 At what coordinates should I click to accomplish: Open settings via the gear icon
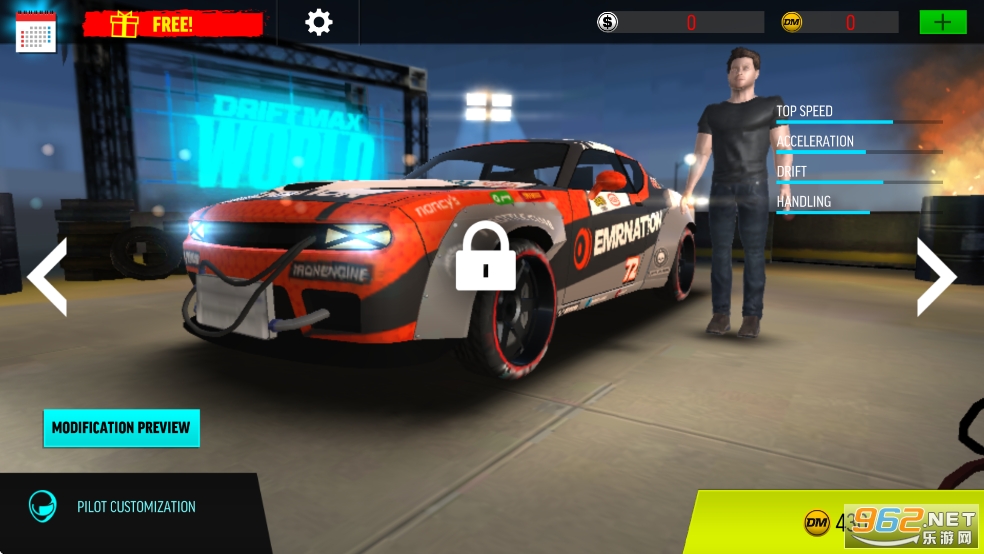pyautogui.click(x=318, y=22)
